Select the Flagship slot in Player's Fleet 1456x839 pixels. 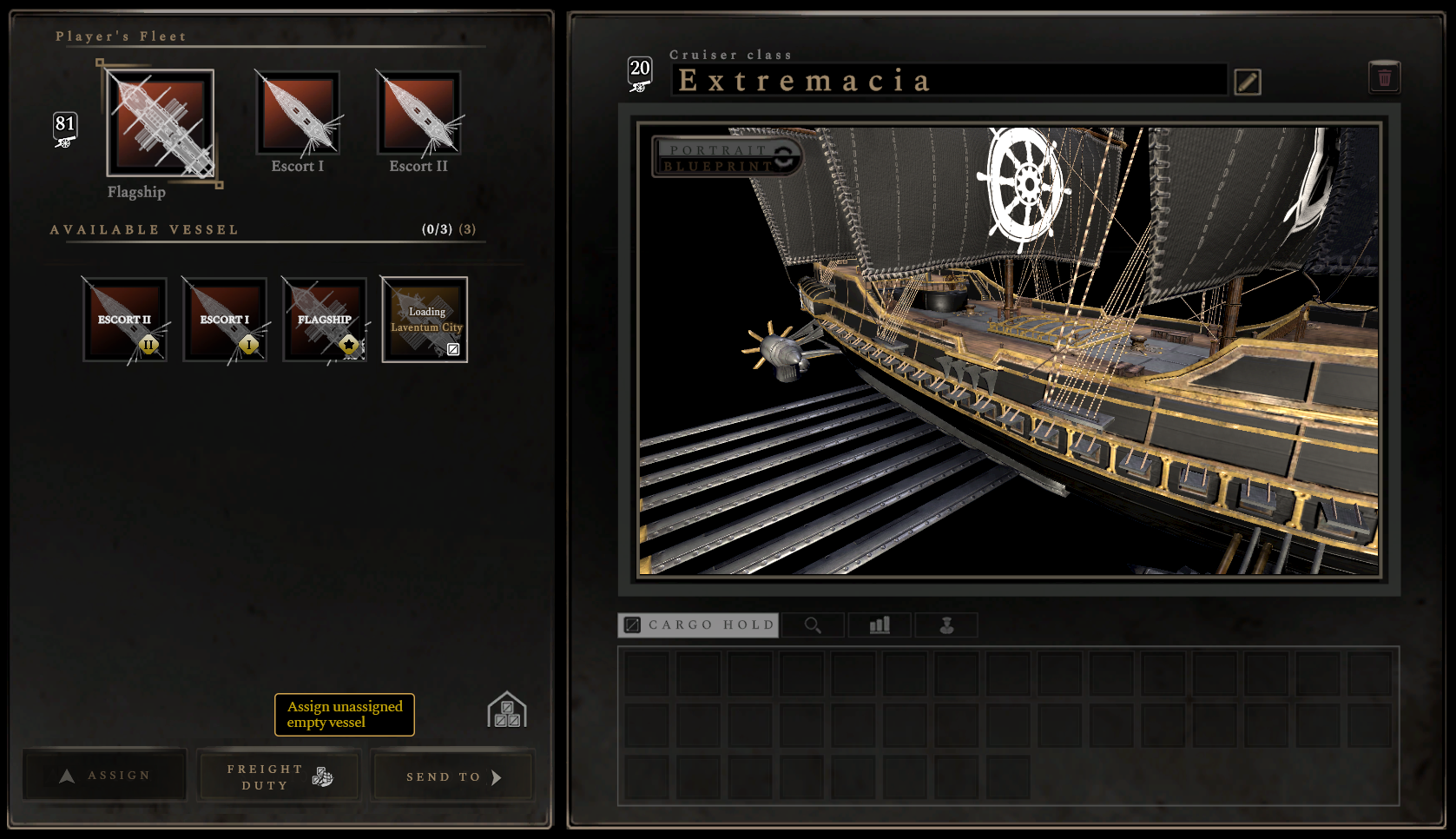(x=161, y=123)
